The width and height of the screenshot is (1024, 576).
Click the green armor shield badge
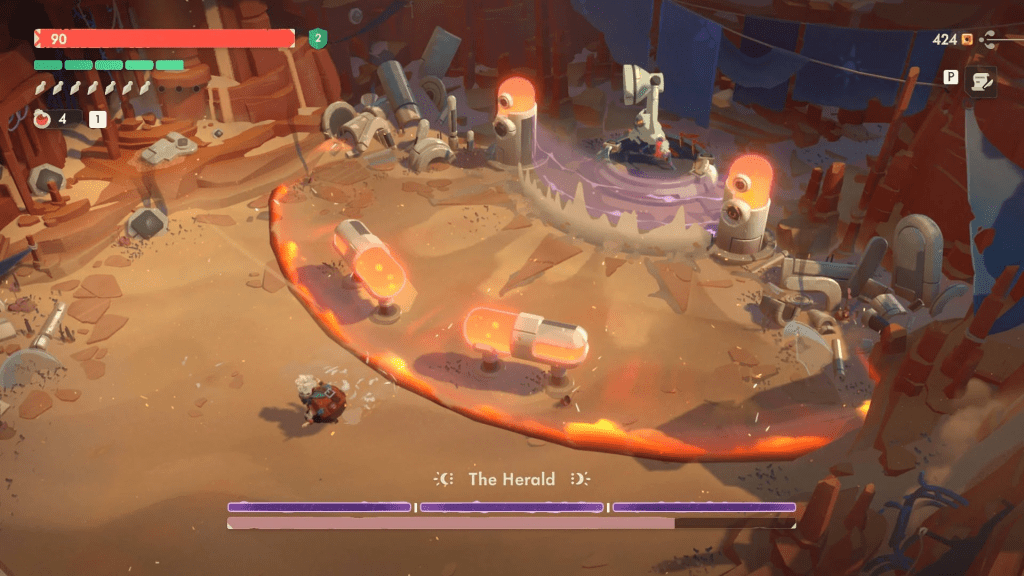(x=318, y=39)
